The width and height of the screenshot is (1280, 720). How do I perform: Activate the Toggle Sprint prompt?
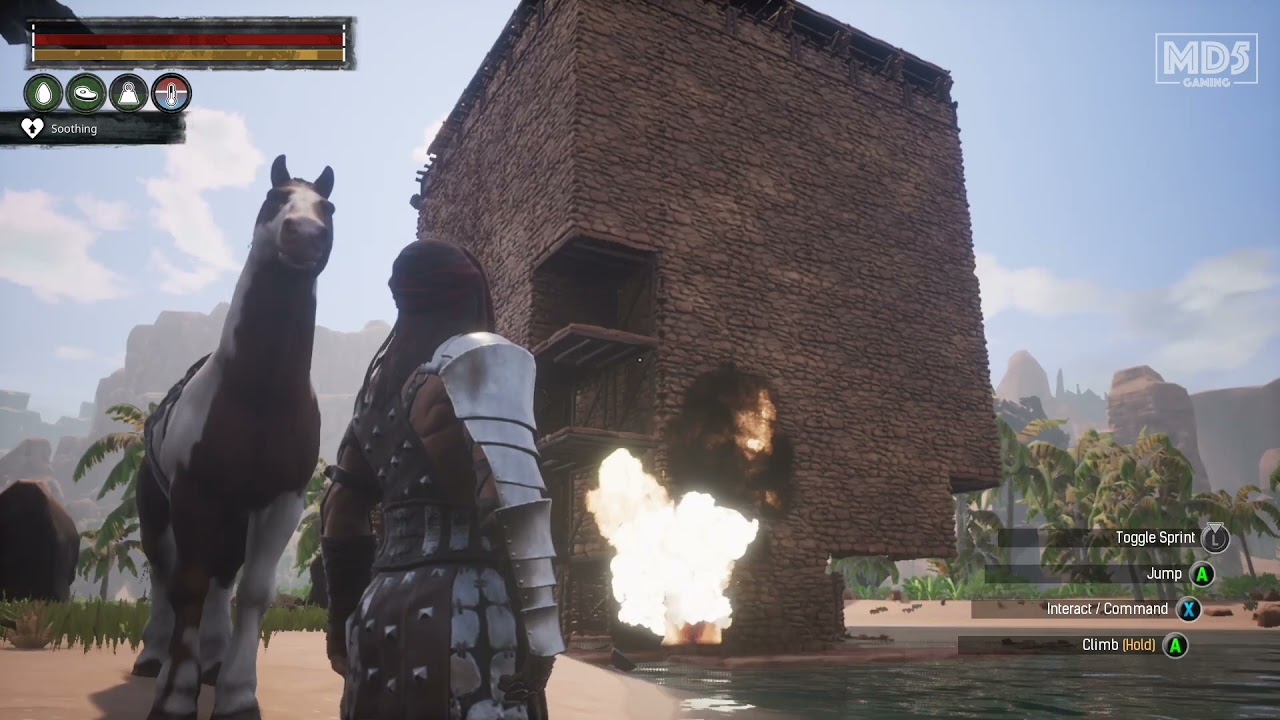click(x=1155, y=537)
